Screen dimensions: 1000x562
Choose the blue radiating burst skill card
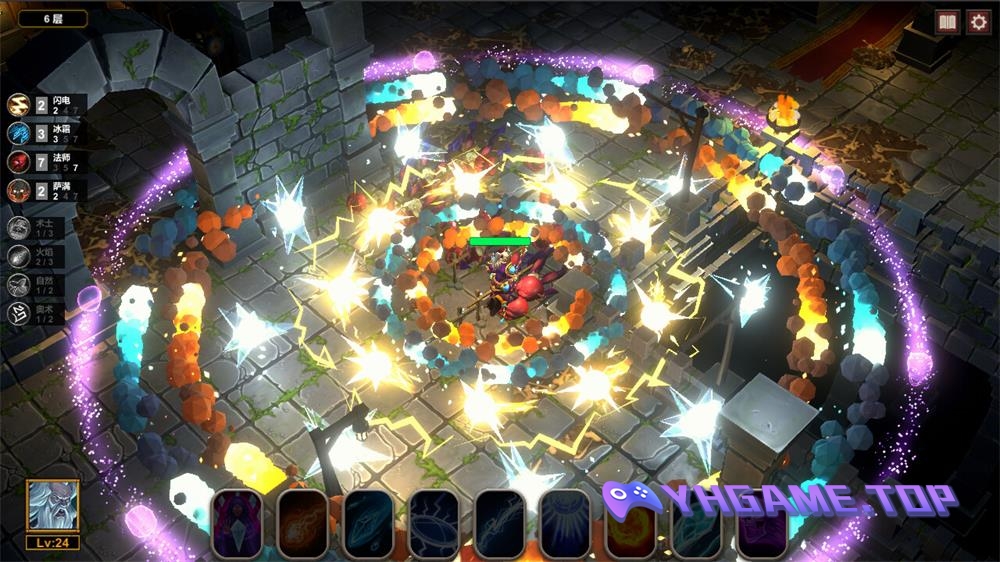click(565, 522)
